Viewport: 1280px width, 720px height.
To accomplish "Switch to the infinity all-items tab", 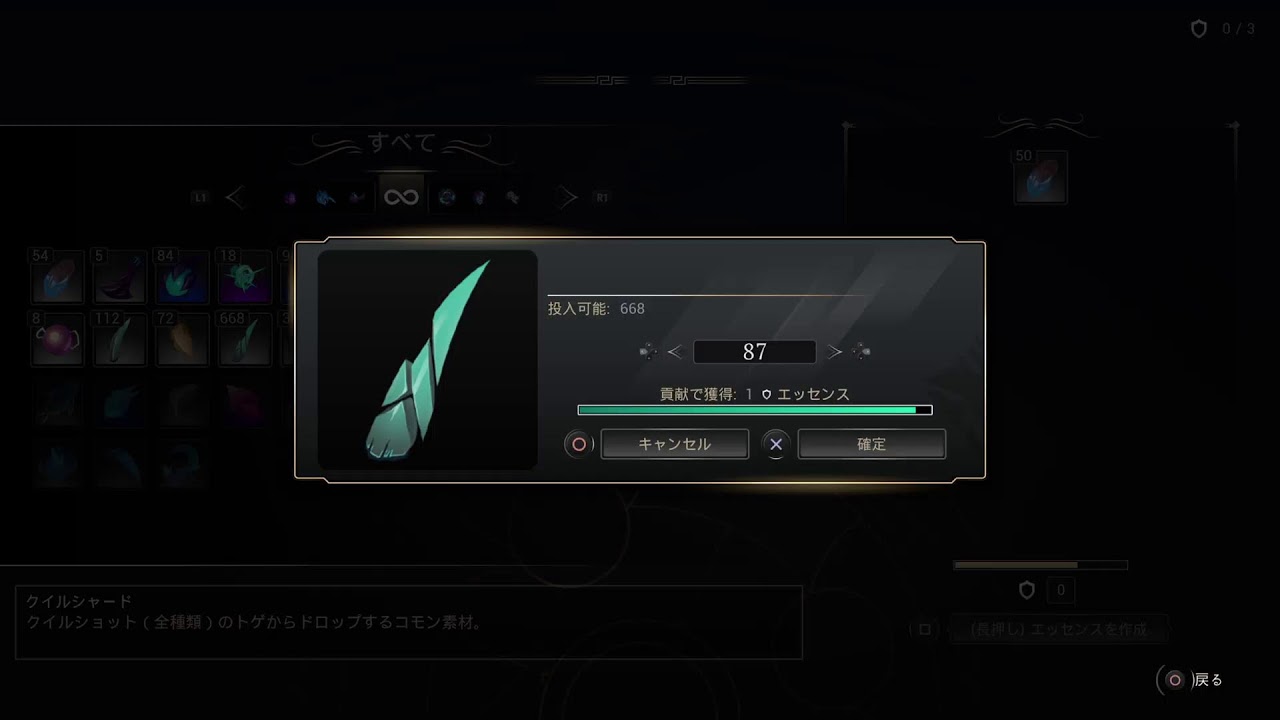I will click(401, 197).
